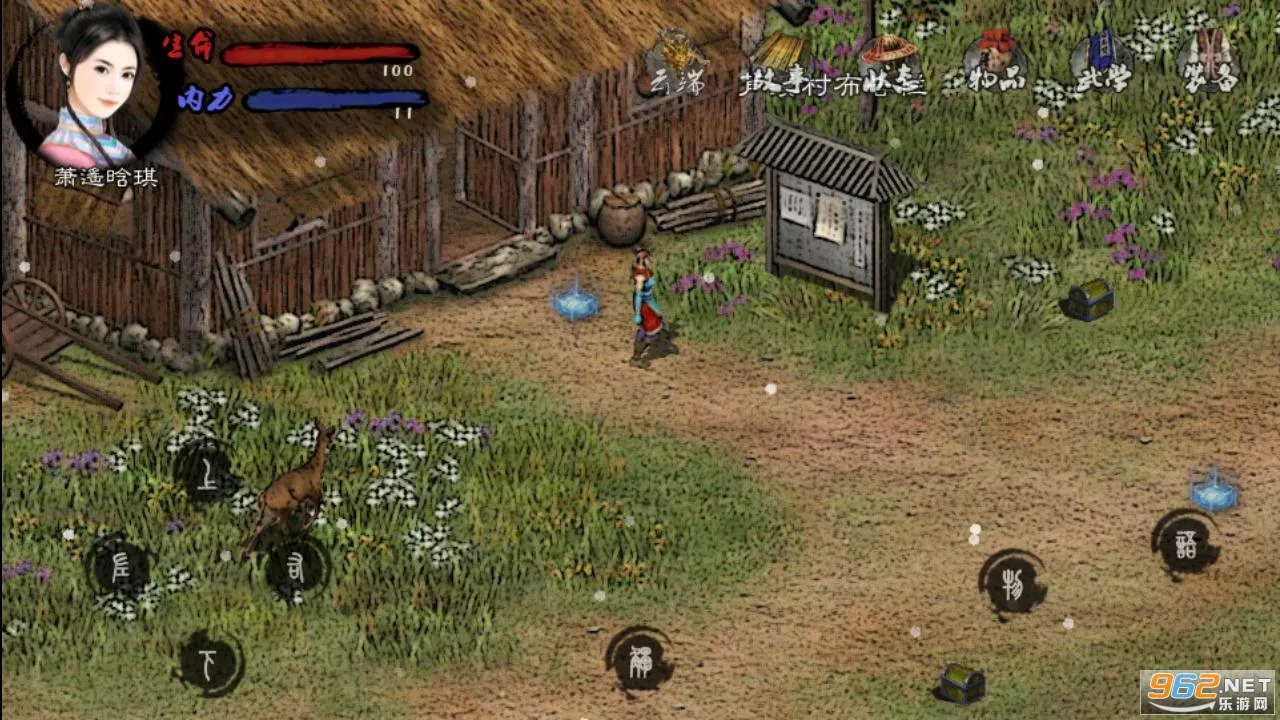The image size is (1280, 720).
Task: Tap the middle ink-circle action button on the right
Action: click(1011, 583)
